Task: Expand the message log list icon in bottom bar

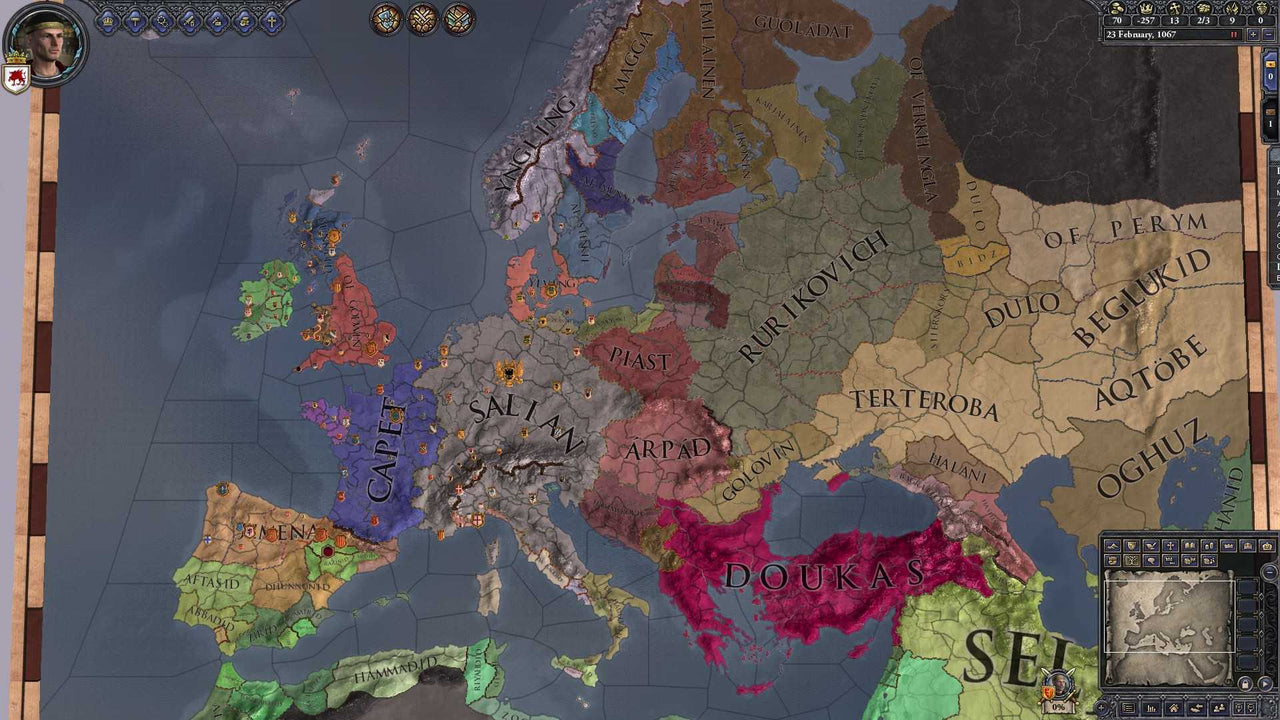Action: pos(1128,708)
